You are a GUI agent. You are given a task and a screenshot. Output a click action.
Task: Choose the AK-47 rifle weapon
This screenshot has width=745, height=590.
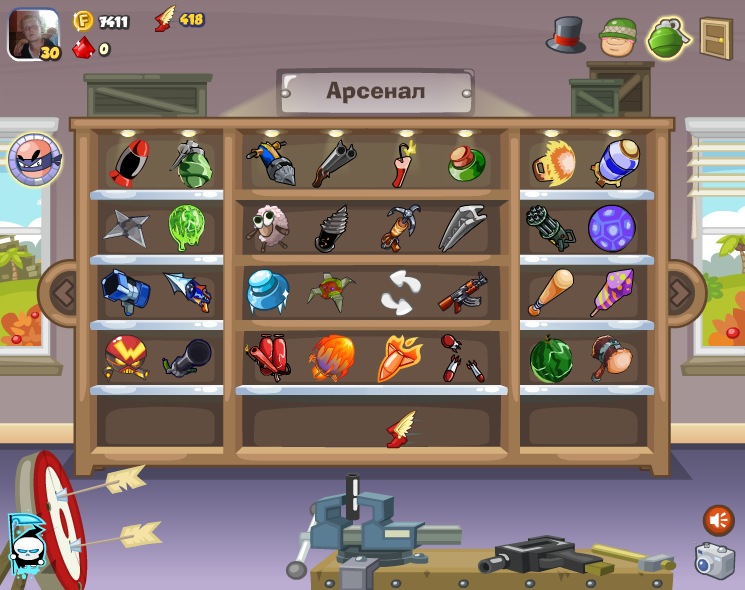coord(462,293)
